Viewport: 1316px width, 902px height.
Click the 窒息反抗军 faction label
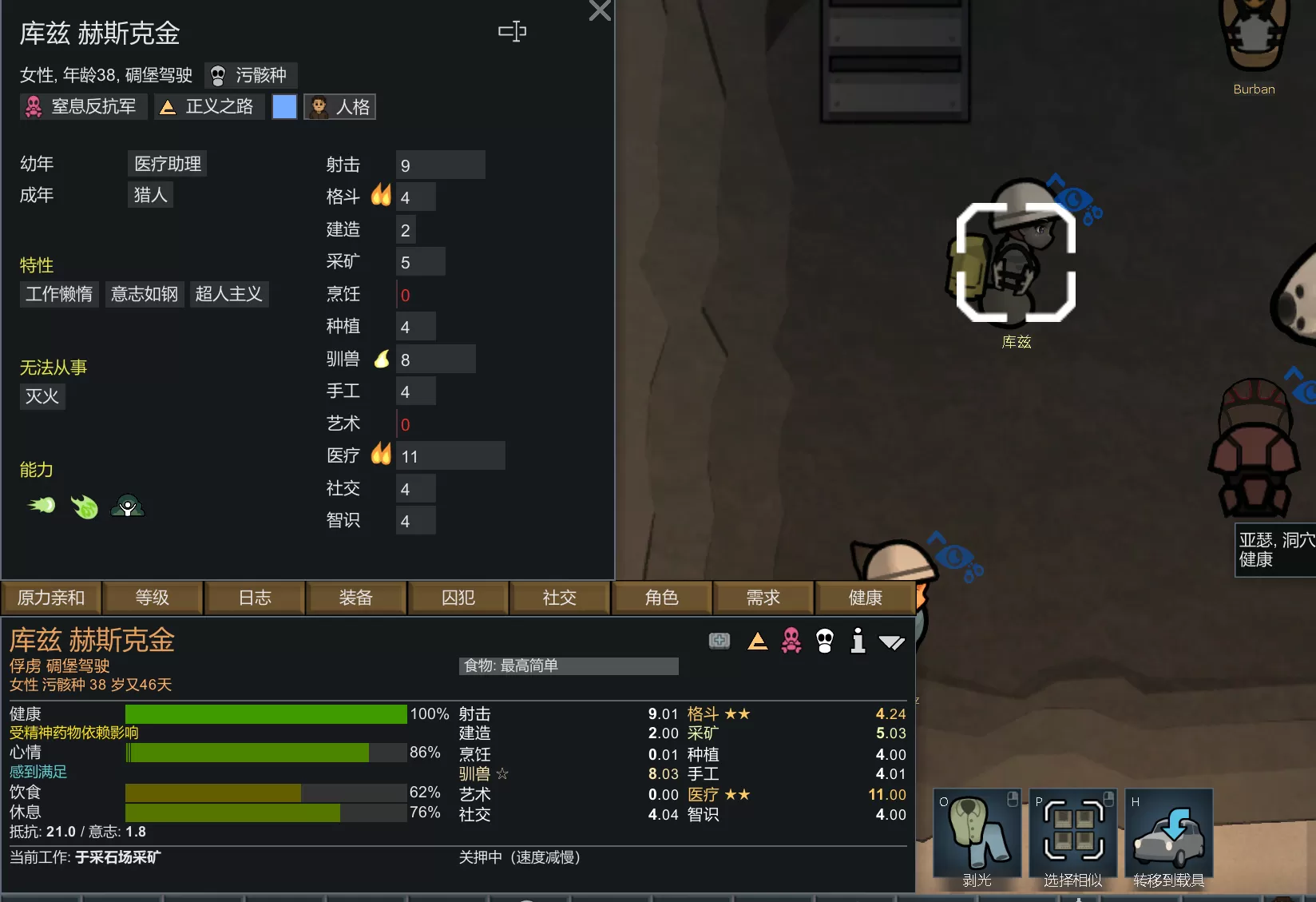tap(83, 106)
